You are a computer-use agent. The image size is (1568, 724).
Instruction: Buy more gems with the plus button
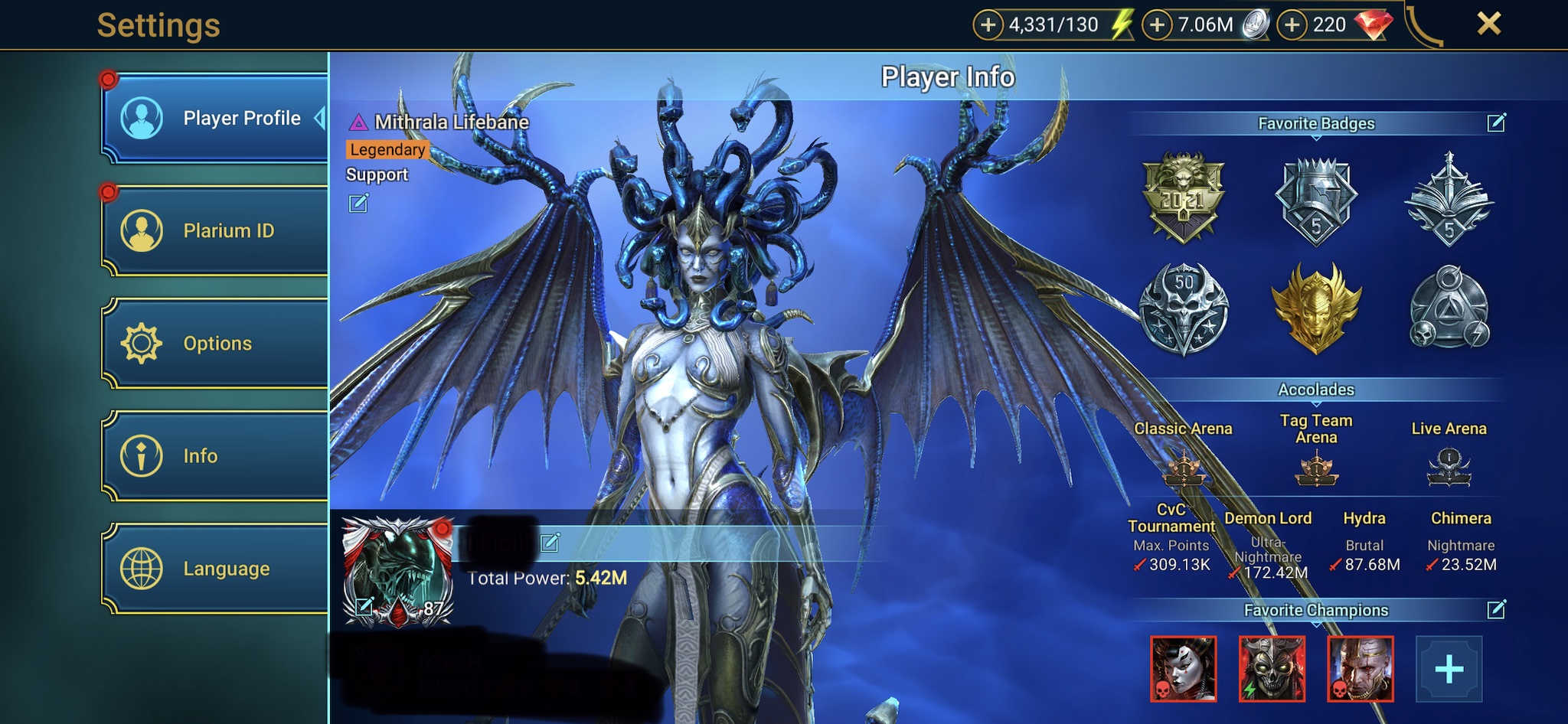coord(1292,25)
